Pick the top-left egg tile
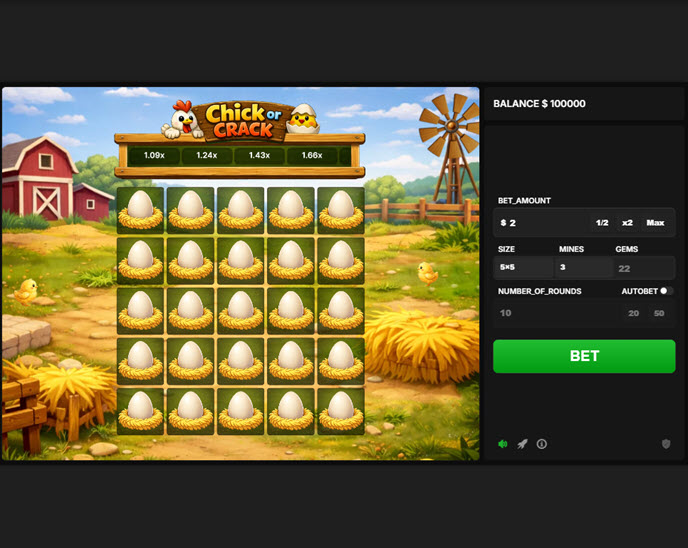Viewport: 688px width, 548px height. [140, 210]
